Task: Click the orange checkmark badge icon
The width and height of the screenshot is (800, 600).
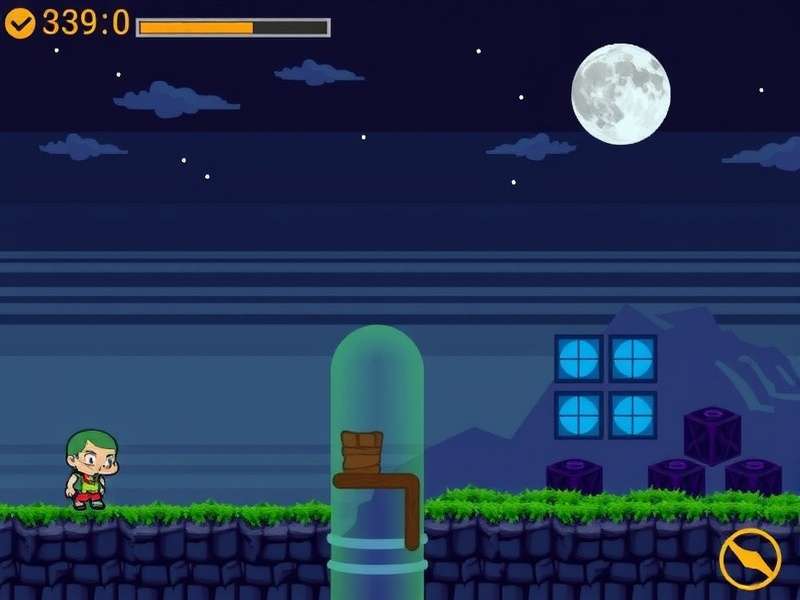Action: 20,22
